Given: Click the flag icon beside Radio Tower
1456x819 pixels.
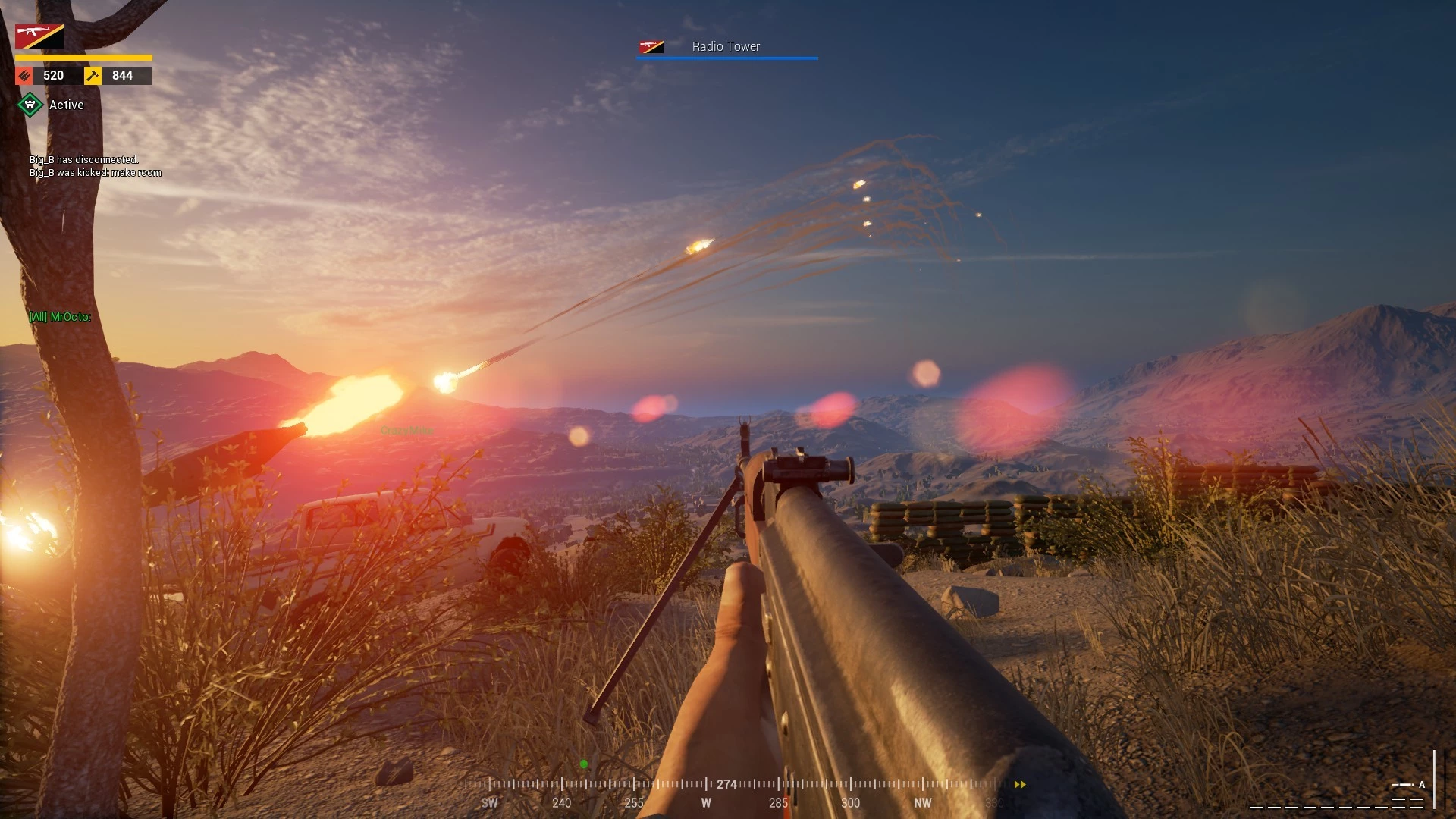Looking at the screenshot, I should click(651, 47).
